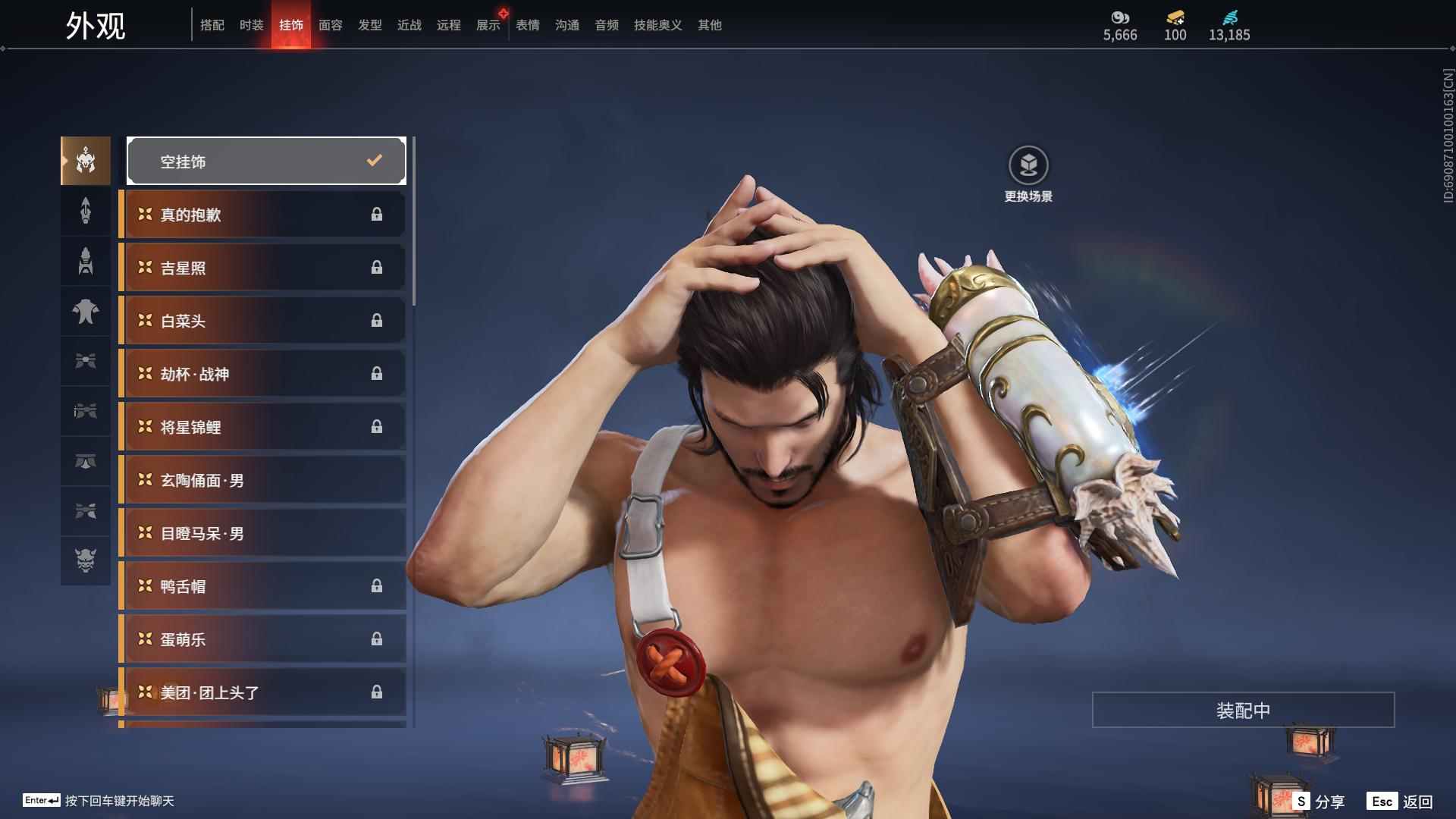Go to the 发型 tab
1456x819 pixels.
(x=369, y=25)
